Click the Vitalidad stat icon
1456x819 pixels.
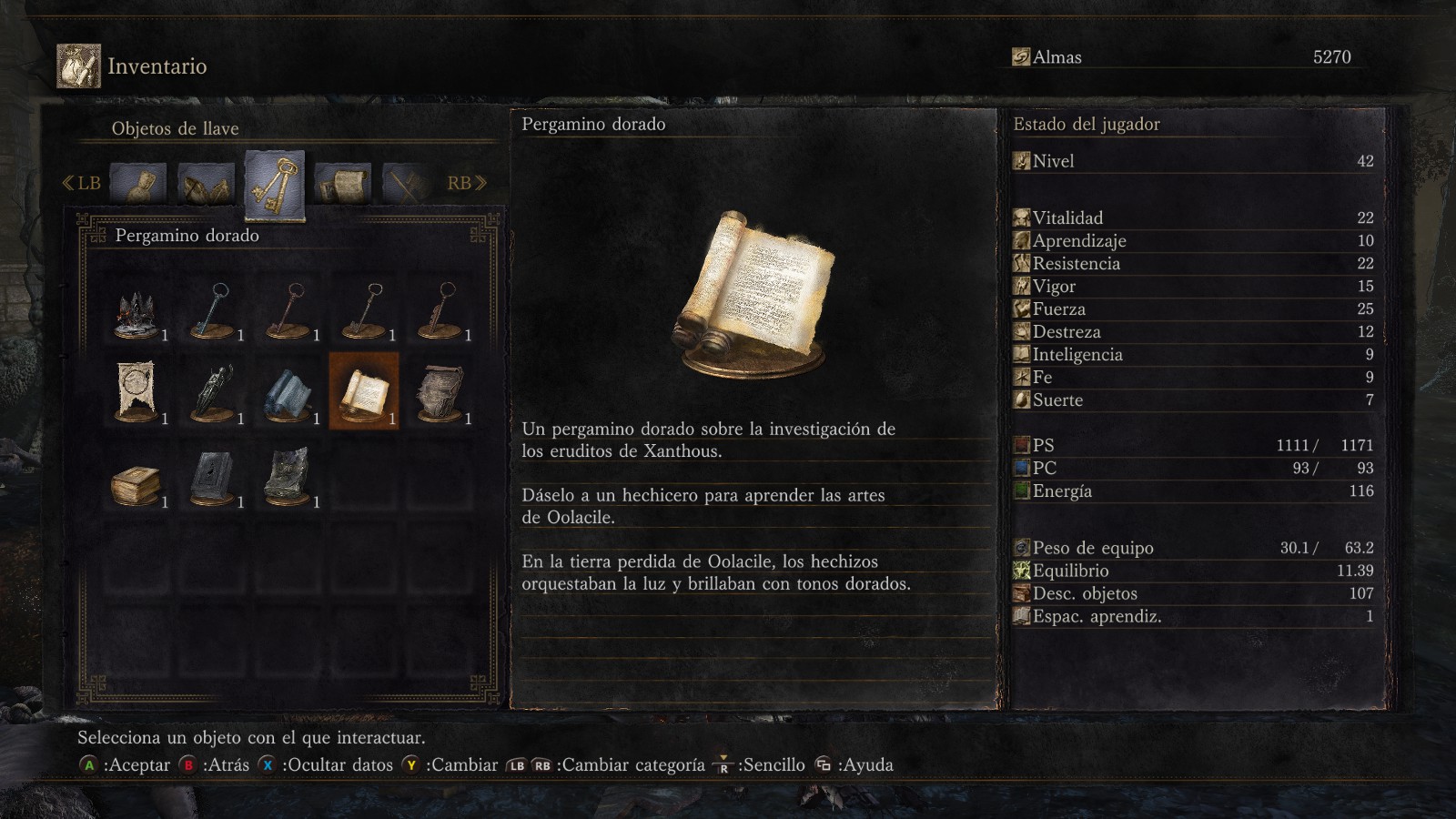pyautogui.click(x=1020, y=217)
